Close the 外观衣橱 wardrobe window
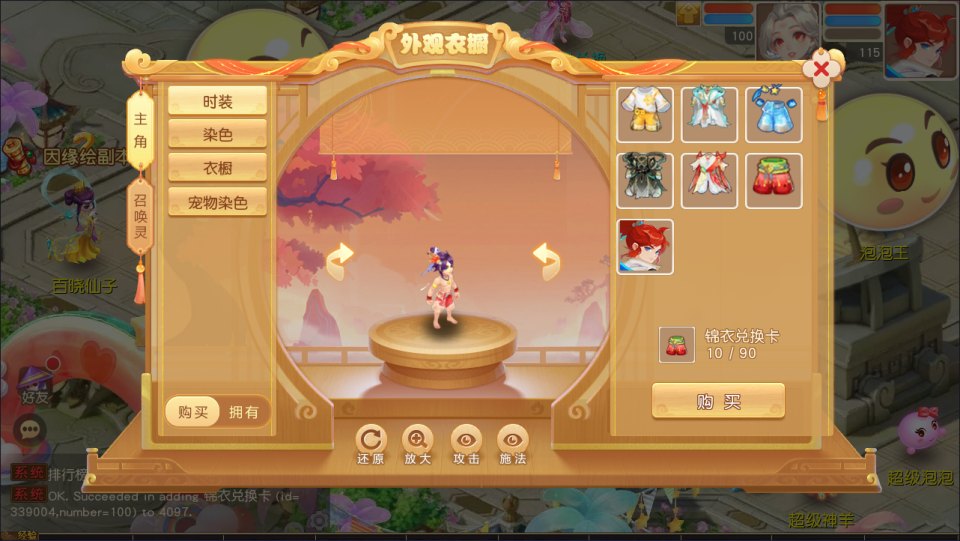 tap(821, 70)
